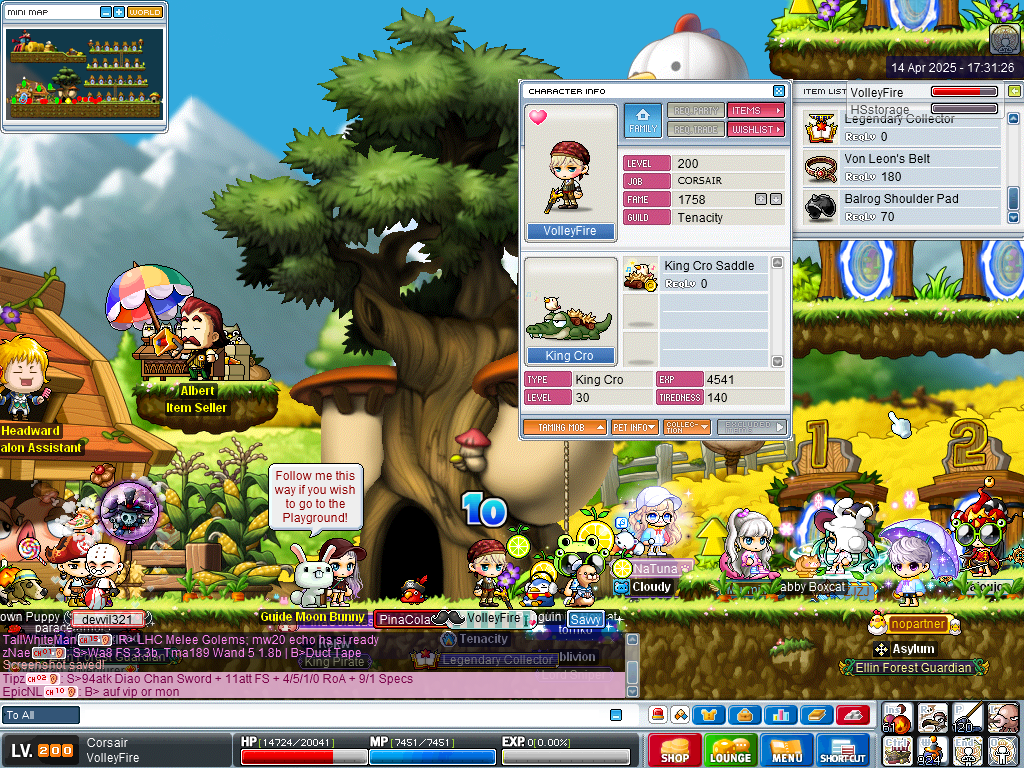Click the minimap's minus button
The width and height of the screenshot is (1024, 768).
pyautogui.click(x=106, y=12)
